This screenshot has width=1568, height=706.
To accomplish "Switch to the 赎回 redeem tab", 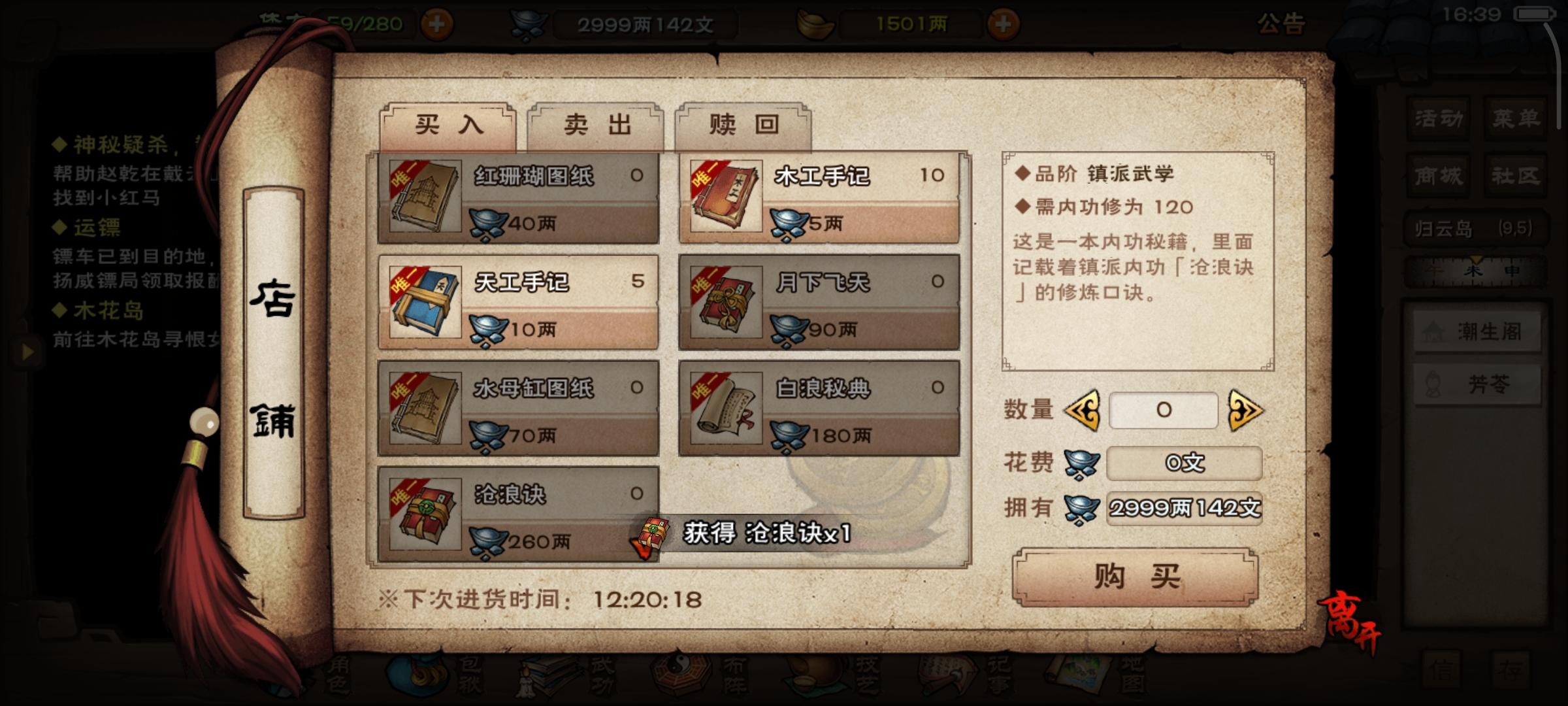I will [x=742, y=126].
